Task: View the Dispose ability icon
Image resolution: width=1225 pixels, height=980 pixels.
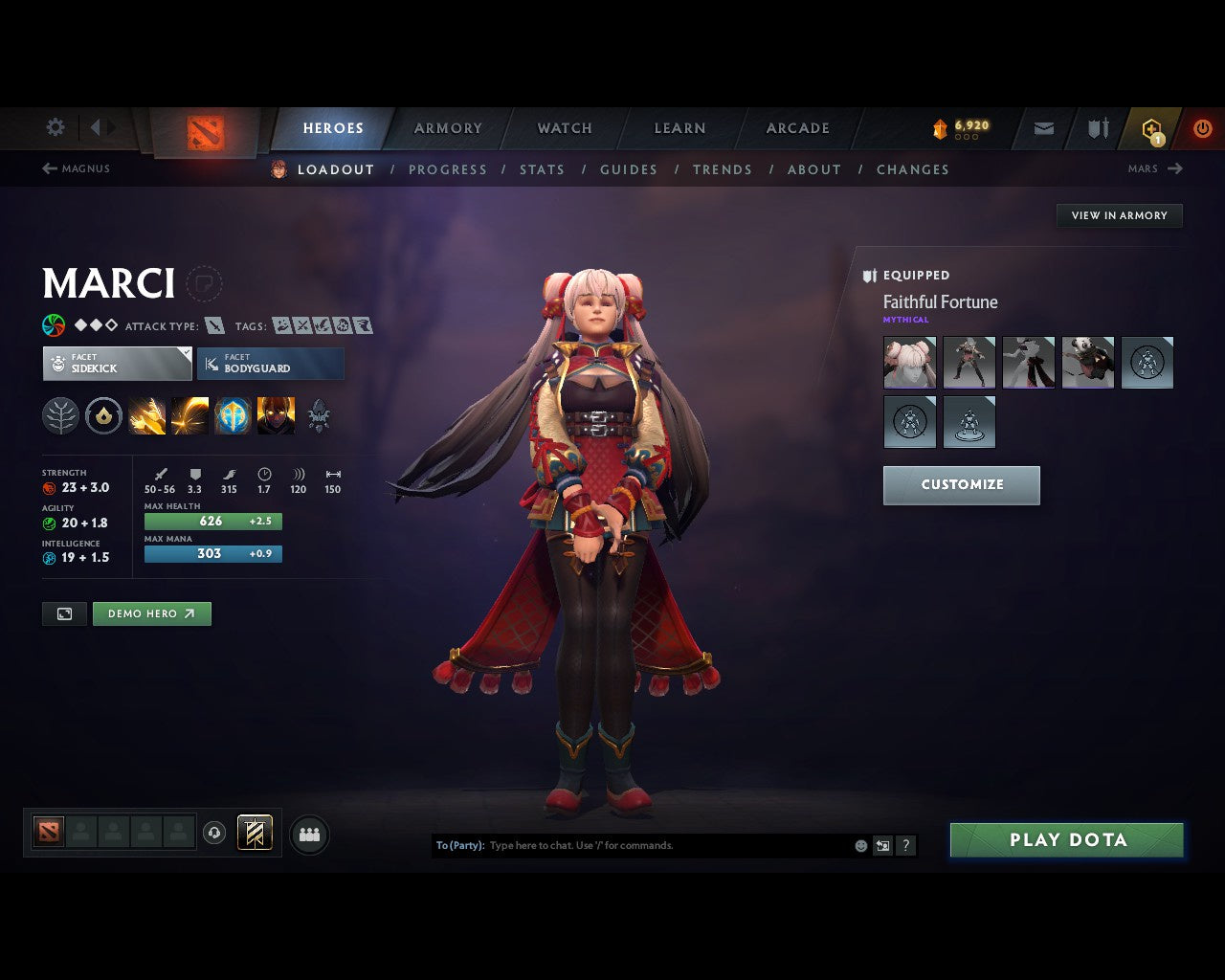Action: coord(146,415)
